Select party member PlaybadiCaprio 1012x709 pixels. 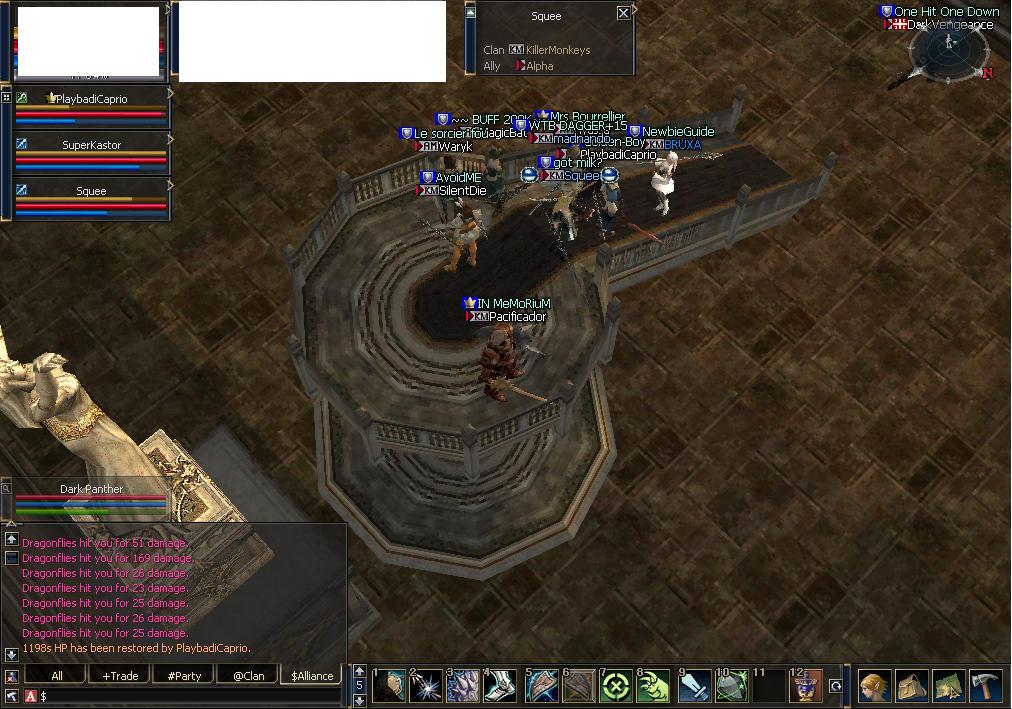click(91, 99)
